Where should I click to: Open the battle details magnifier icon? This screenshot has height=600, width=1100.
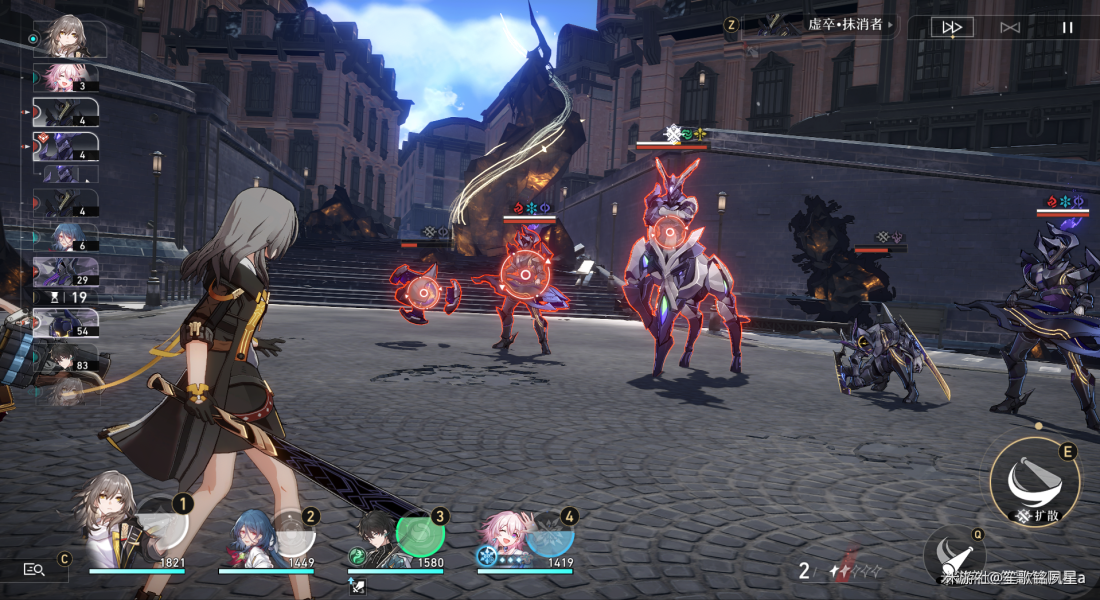(x=34, y=569)
